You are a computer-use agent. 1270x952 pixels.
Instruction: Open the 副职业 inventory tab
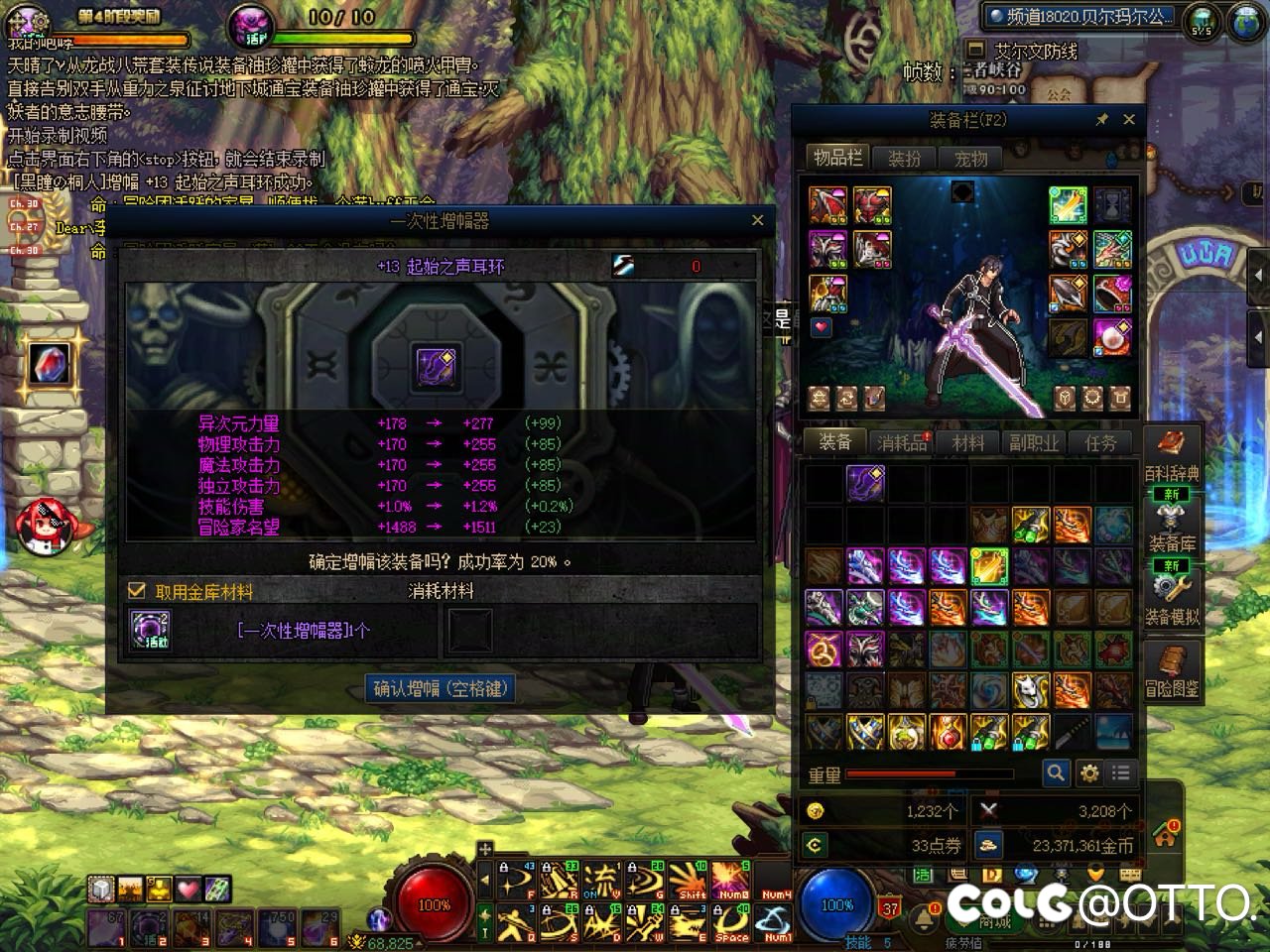click(1034, 442)
